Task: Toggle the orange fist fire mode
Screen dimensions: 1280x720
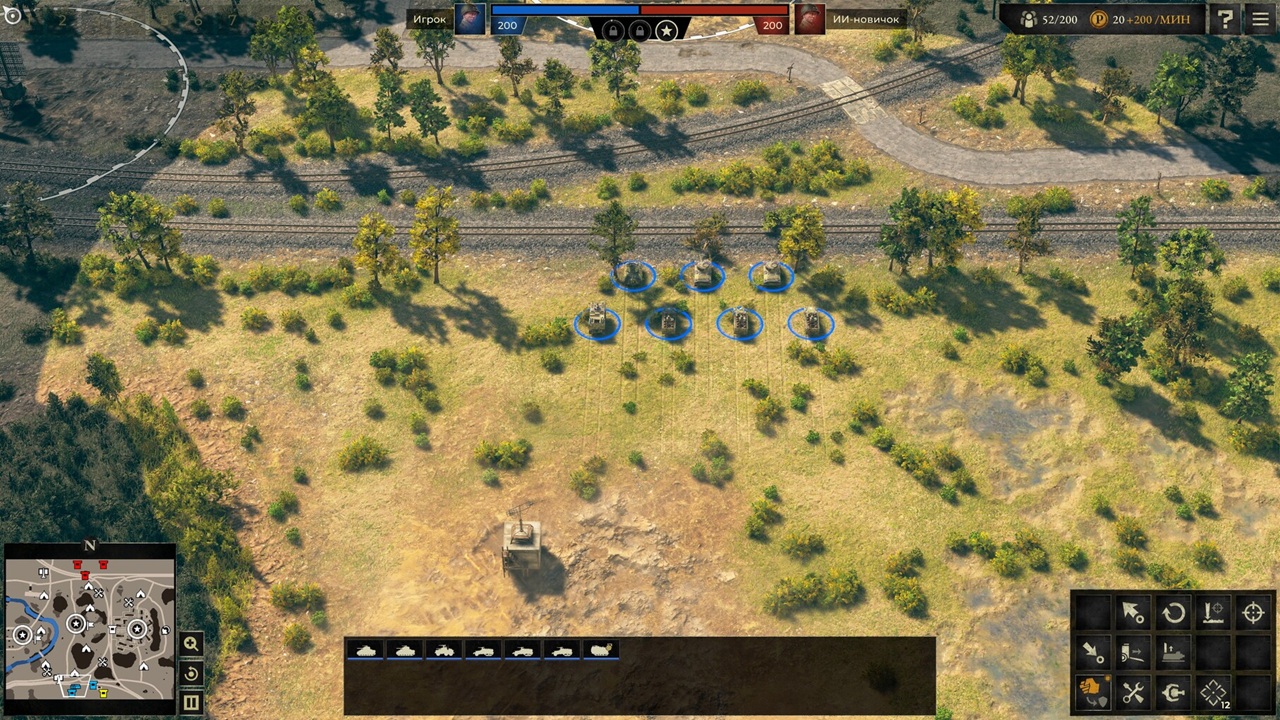Action: click(1092, 691)
